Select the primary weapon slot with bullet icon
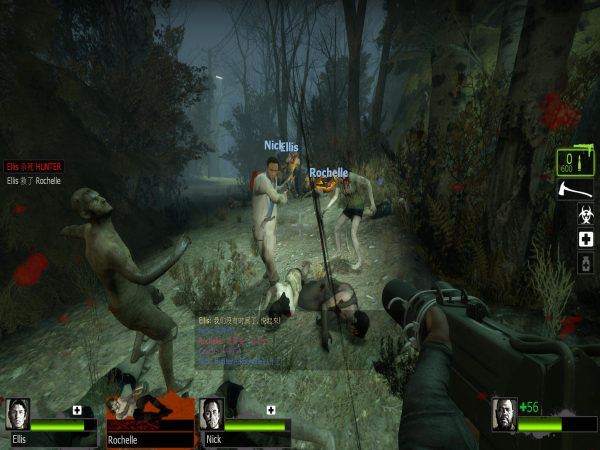Screen dimensions: 600x450 (572, 161)
